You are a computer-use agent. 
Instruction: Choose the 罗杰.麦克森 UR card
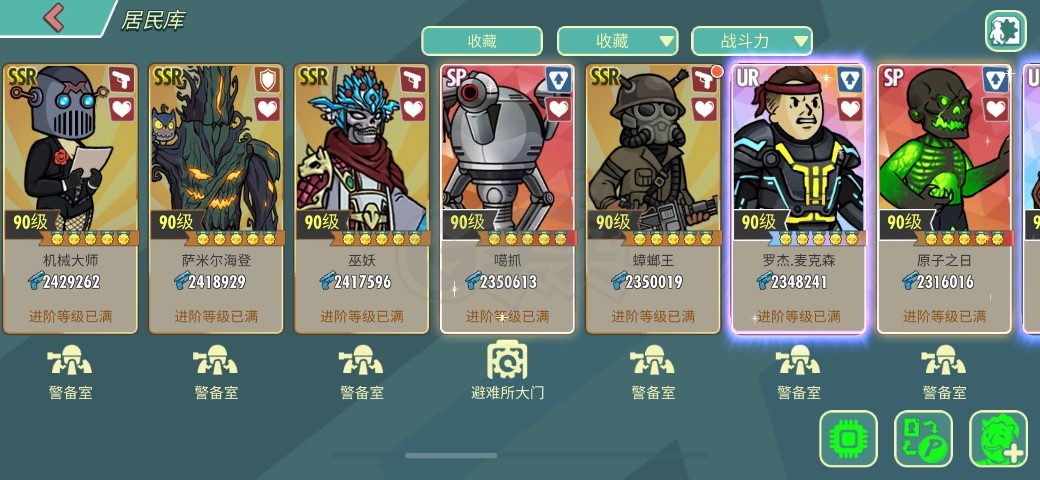tap(798, 198)
